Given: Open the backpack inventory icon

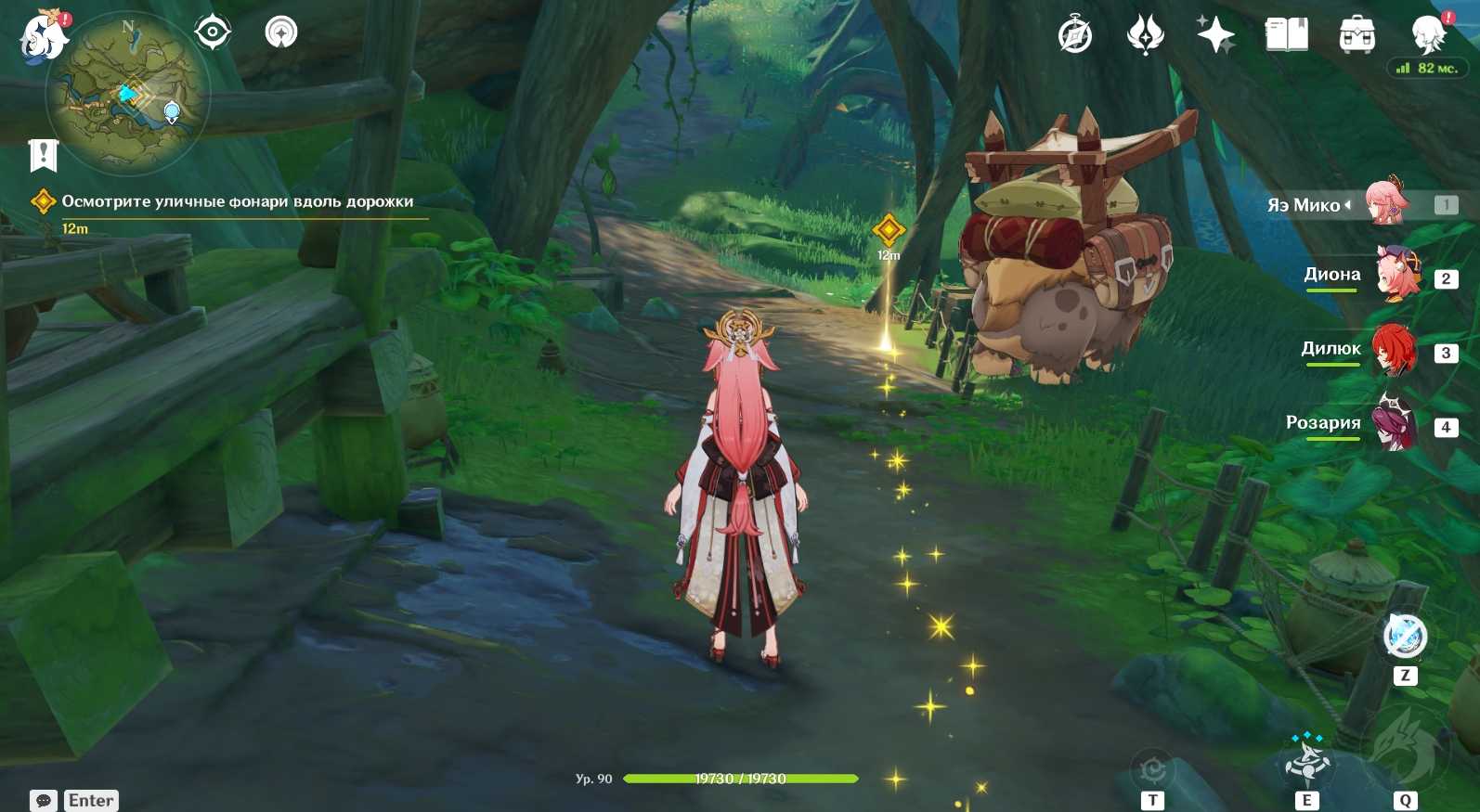Looking at the screenshot, I should pos(1357,36).
